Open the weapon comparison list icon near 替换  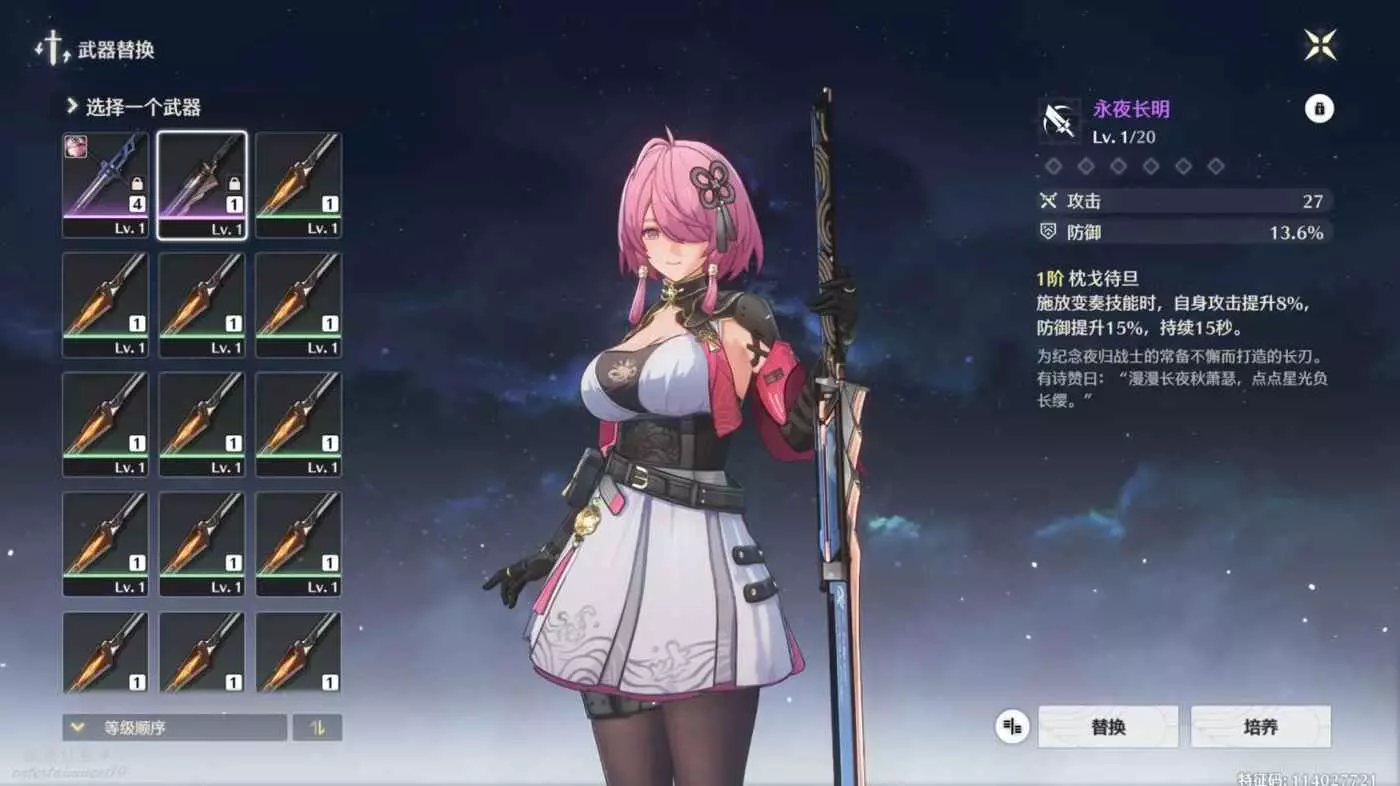1012,727
